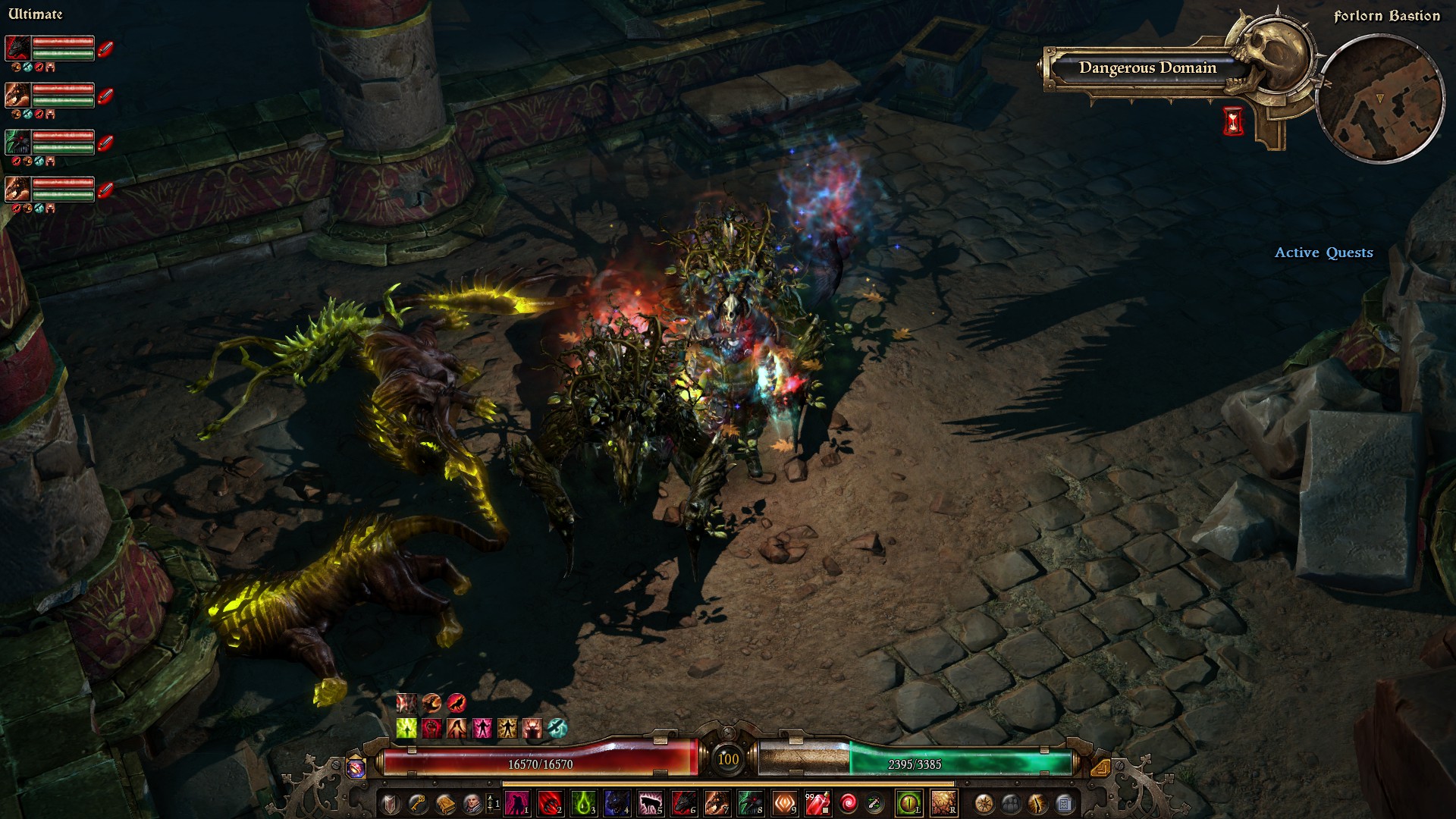Open the compass map button
Image resolution: width=1456 pixels, height=819 pixels.
pyautogui.click(x=984, y=803)
